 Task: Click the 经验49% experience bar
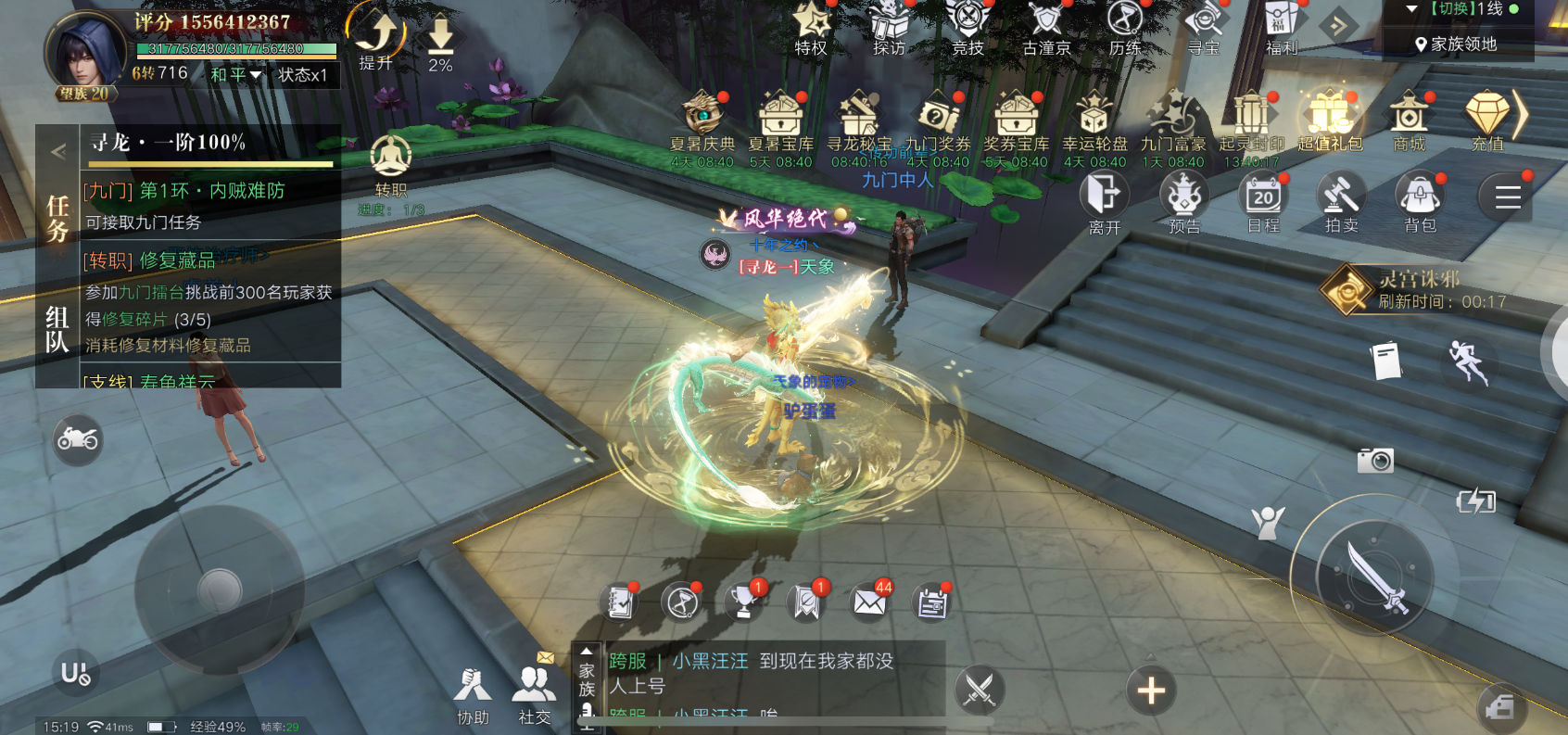[x=216, y=729]
